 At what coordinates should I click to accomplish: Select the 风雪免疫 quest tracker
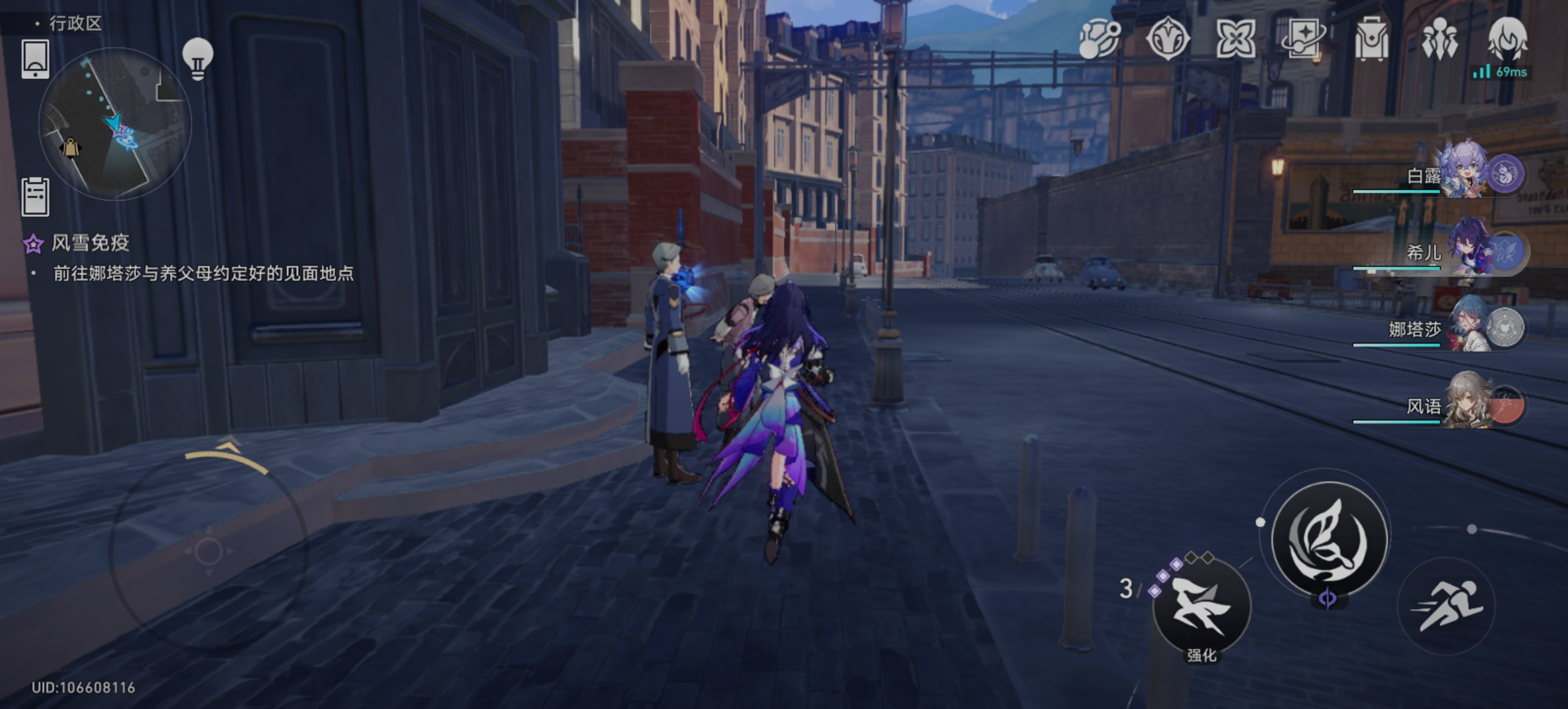coord(91,244)
